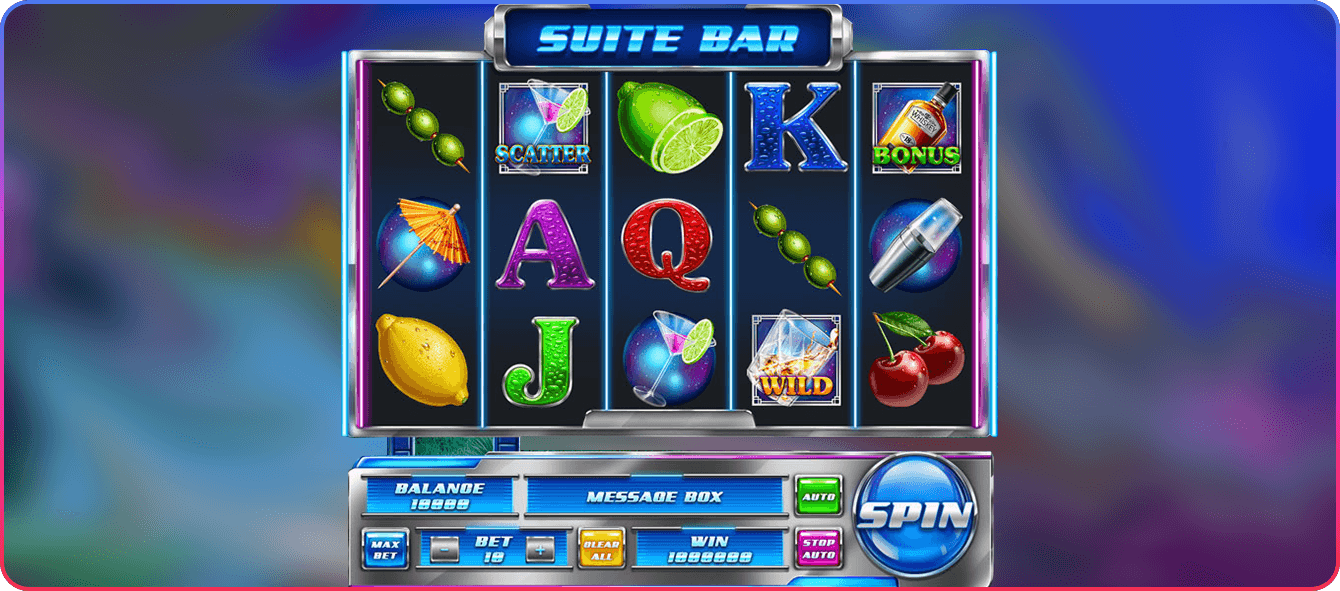Click the yellow CLEAR ALL button

point(602,548)
